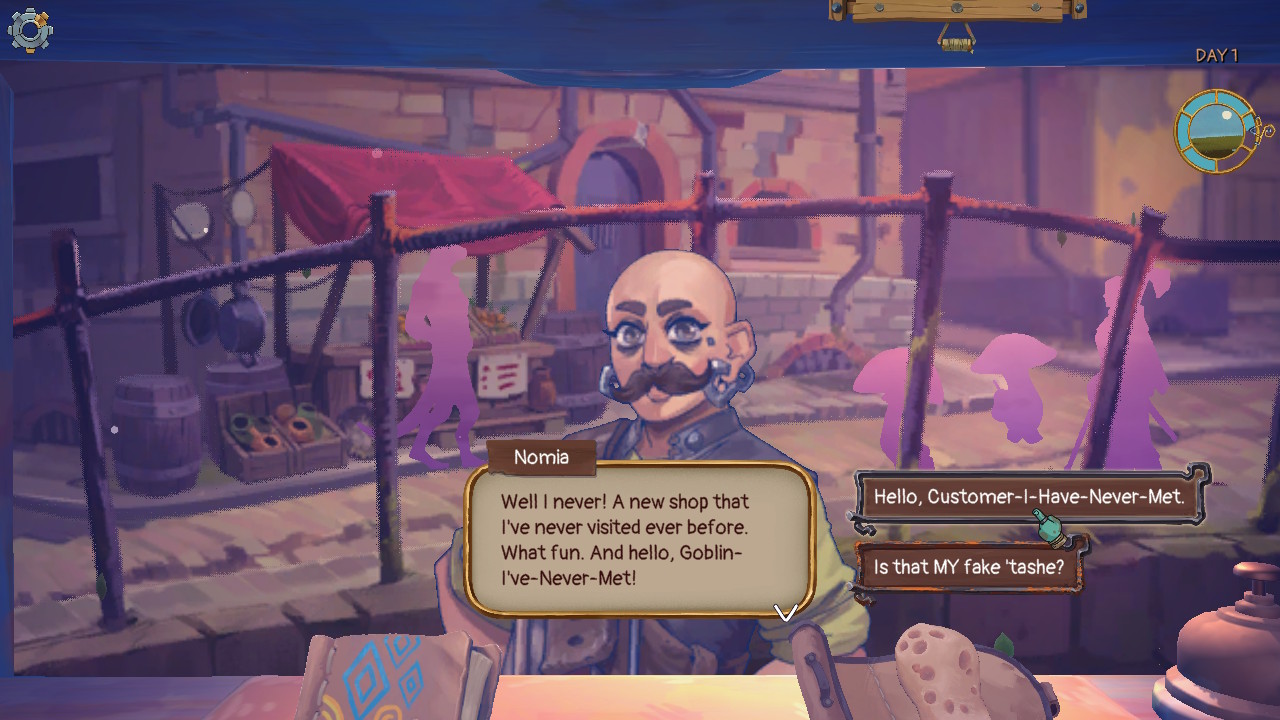Open the gear settings menu

pyautogui.click(x=30, y=30)
